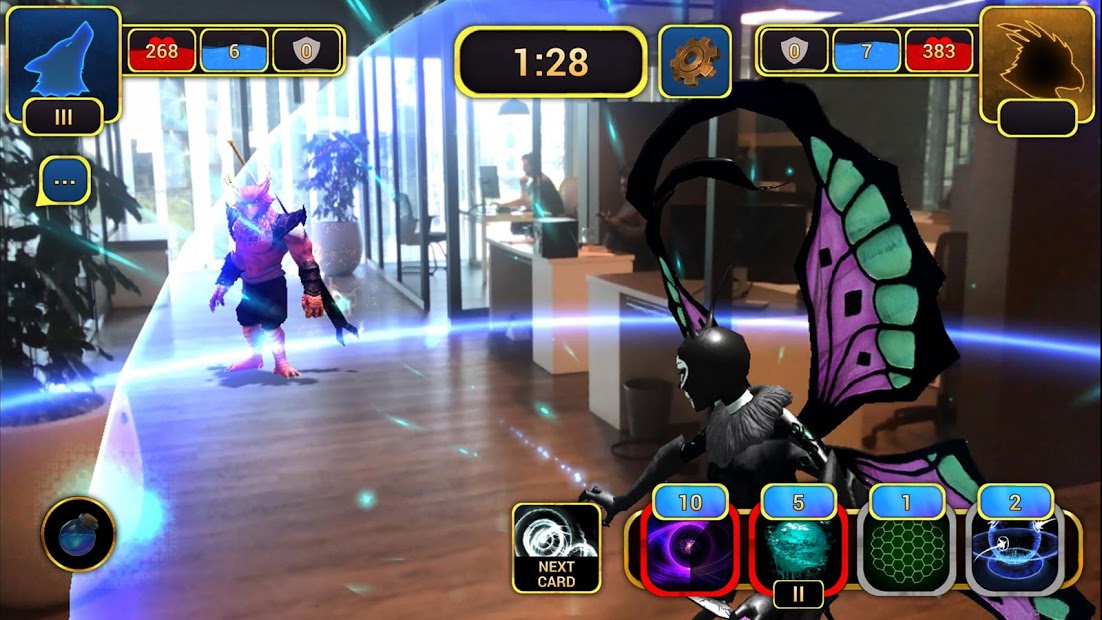Use the blue potion button

coord(78,534)
